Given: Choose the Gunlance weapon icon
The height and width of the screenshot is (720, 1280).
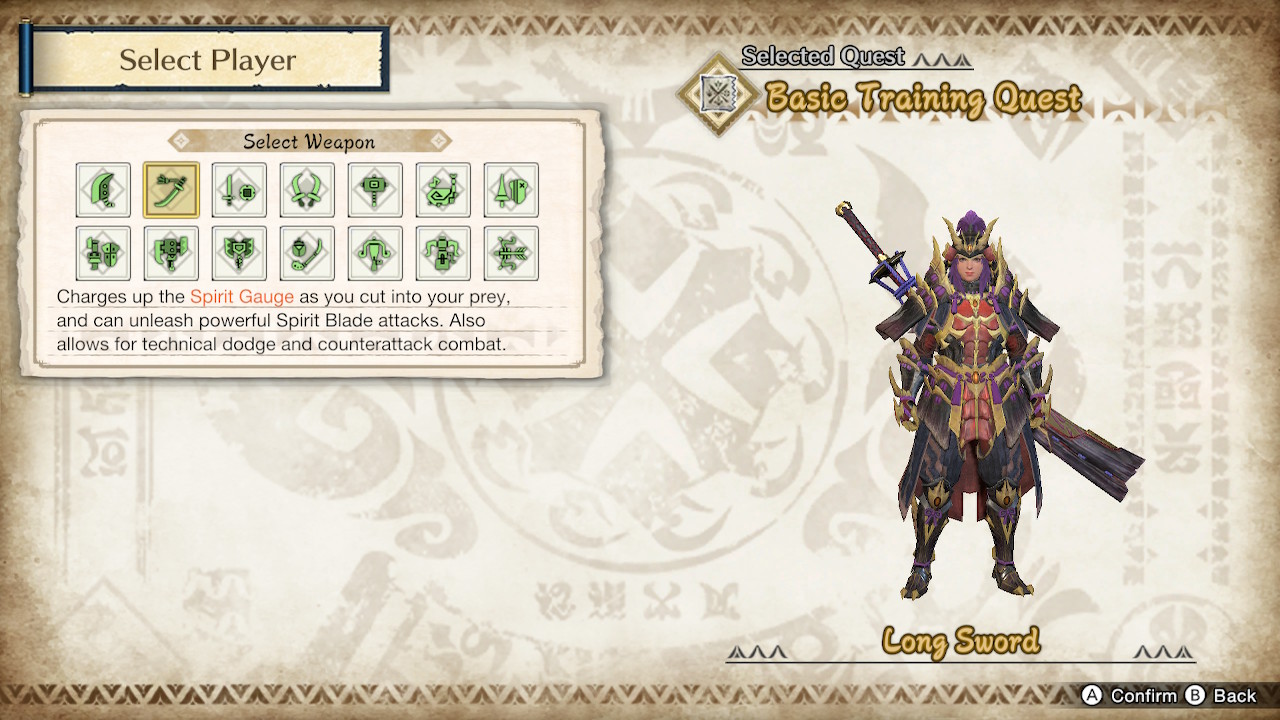Looking at the screenshot, I should click(103, 253).
